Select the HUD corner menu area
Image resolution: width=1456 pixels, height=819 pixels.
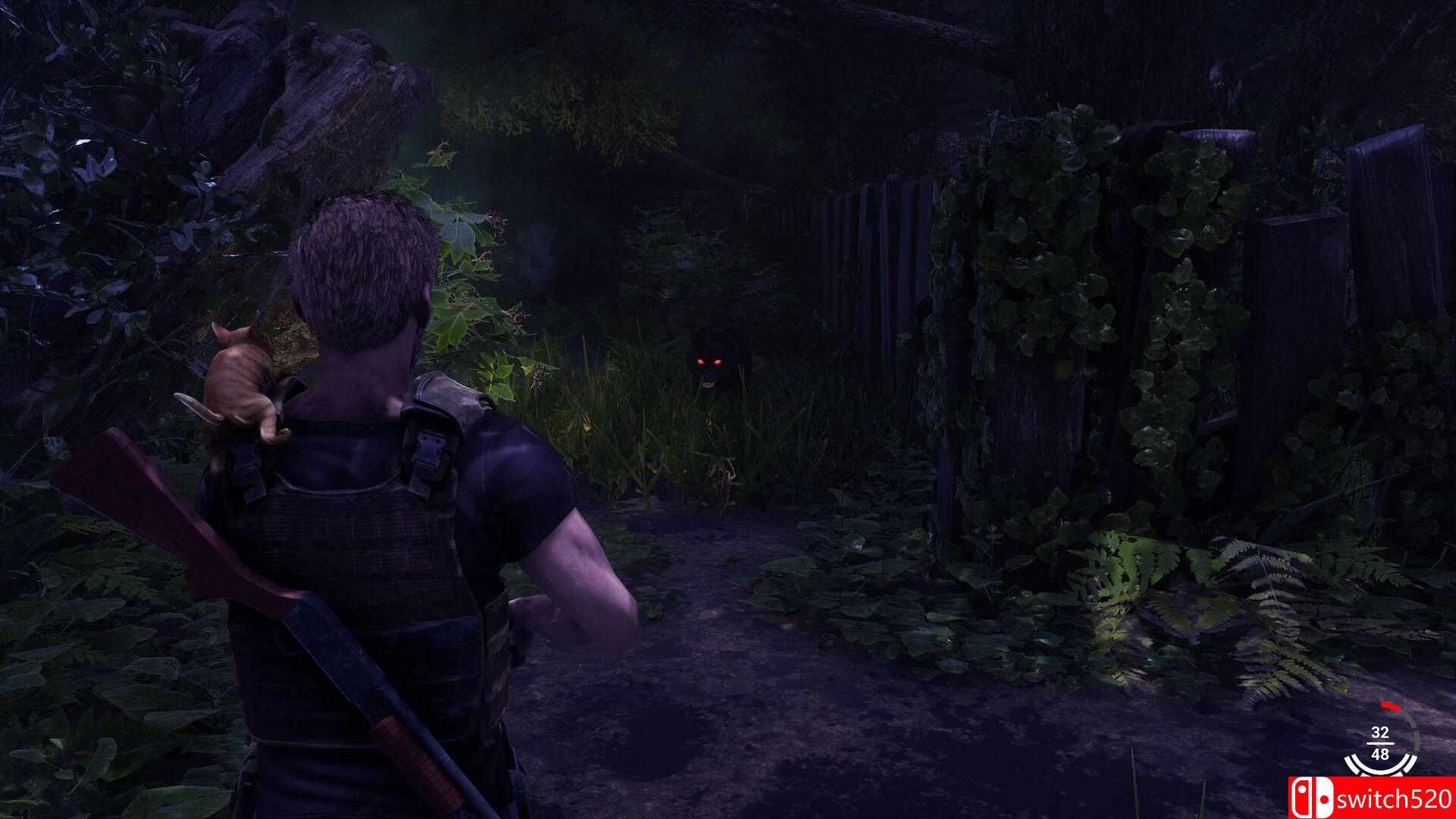coord(1380,747)
